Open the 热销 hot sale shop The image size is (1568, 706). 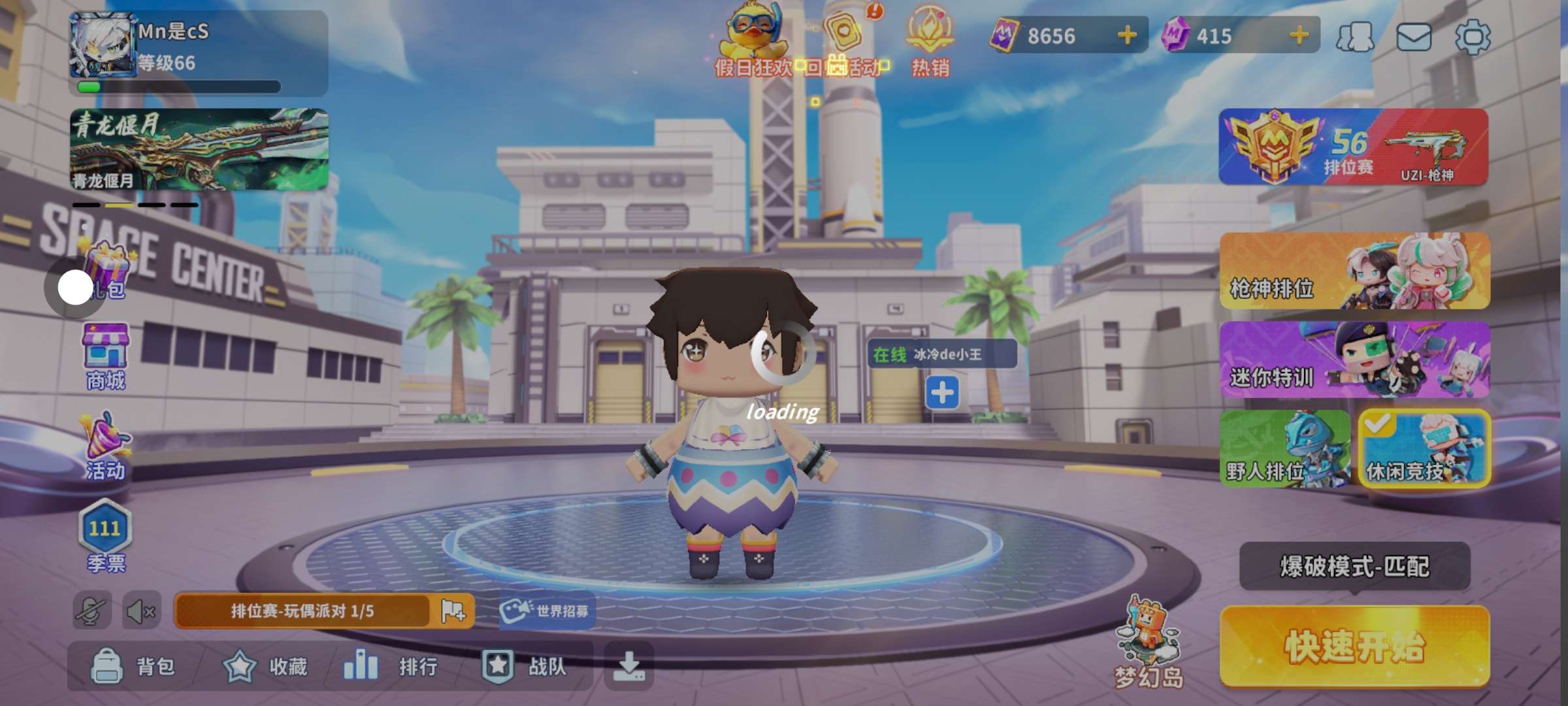[930, 41]
